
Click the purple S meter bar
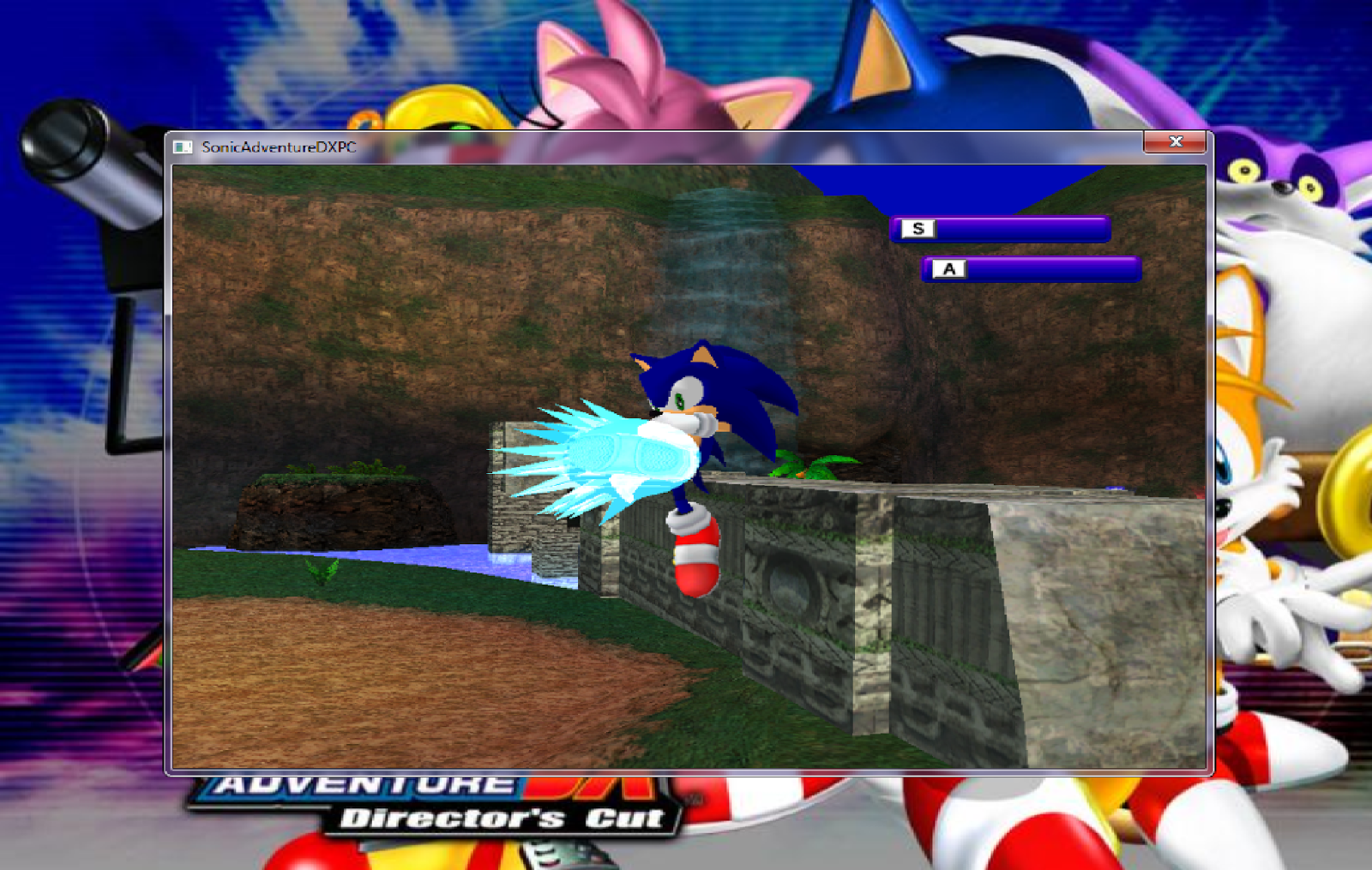(x=1029, y=228)
